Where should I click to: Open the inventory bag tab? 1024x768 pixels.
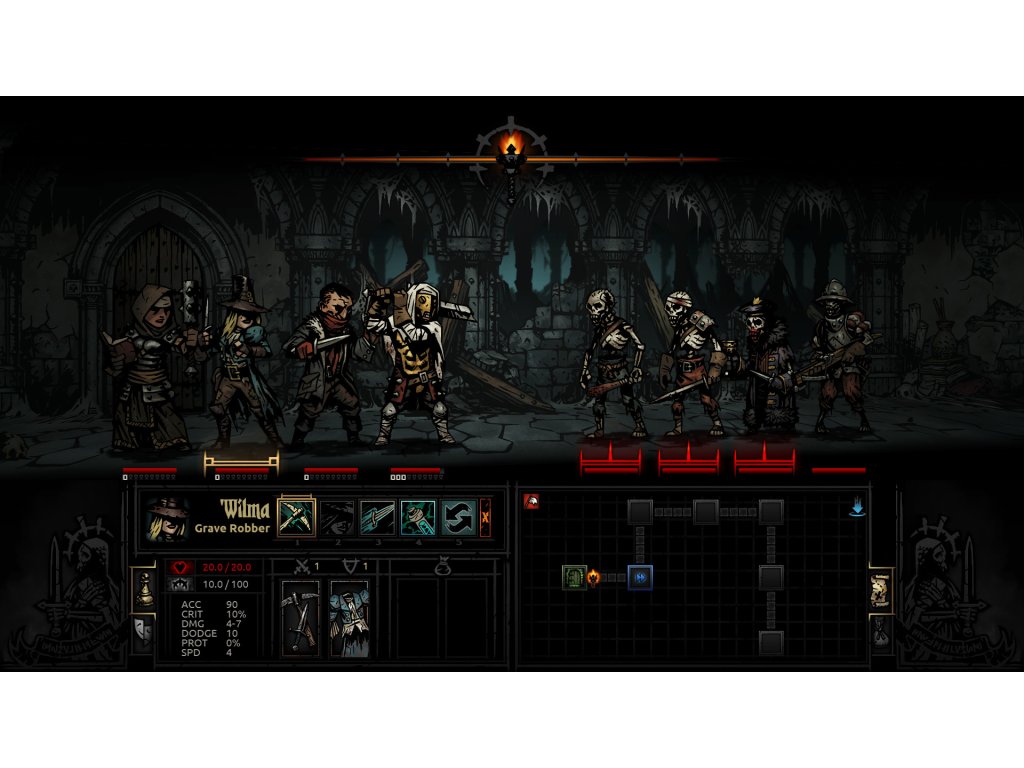pyautogui.click(x=881, y=632)
